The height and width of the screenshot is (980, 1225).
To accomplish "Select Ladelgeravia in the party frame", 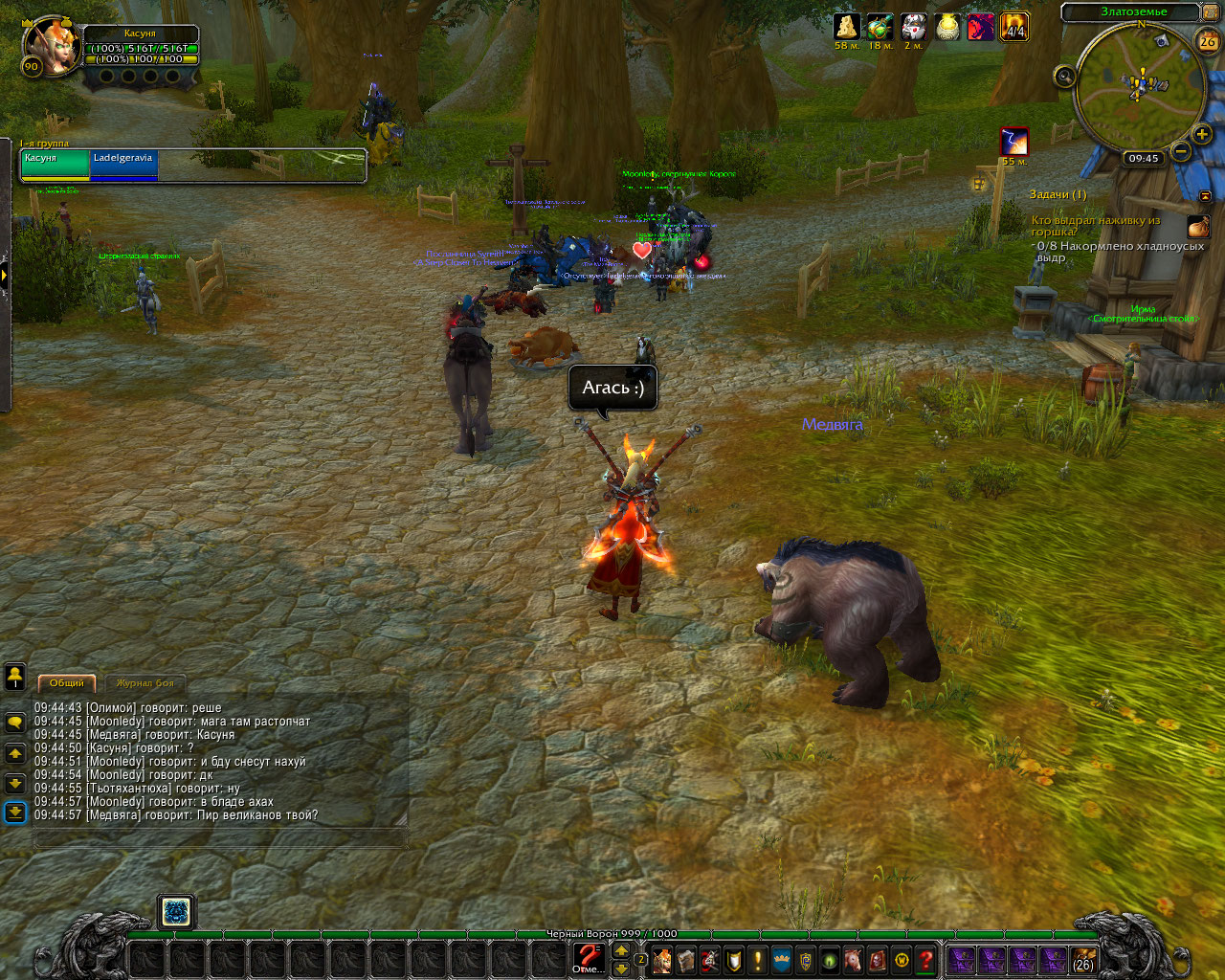I will tap(123, 164).
